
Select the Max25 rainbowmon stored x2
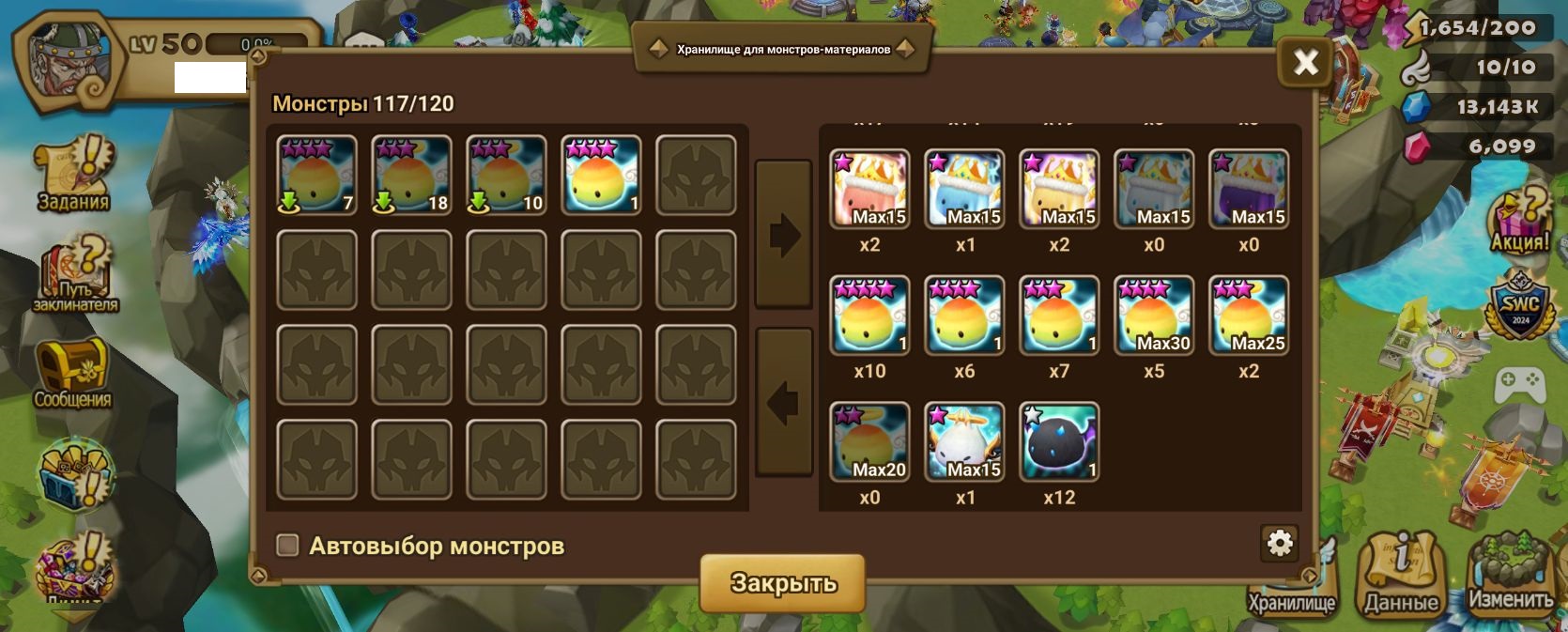tap(1248, 316)
